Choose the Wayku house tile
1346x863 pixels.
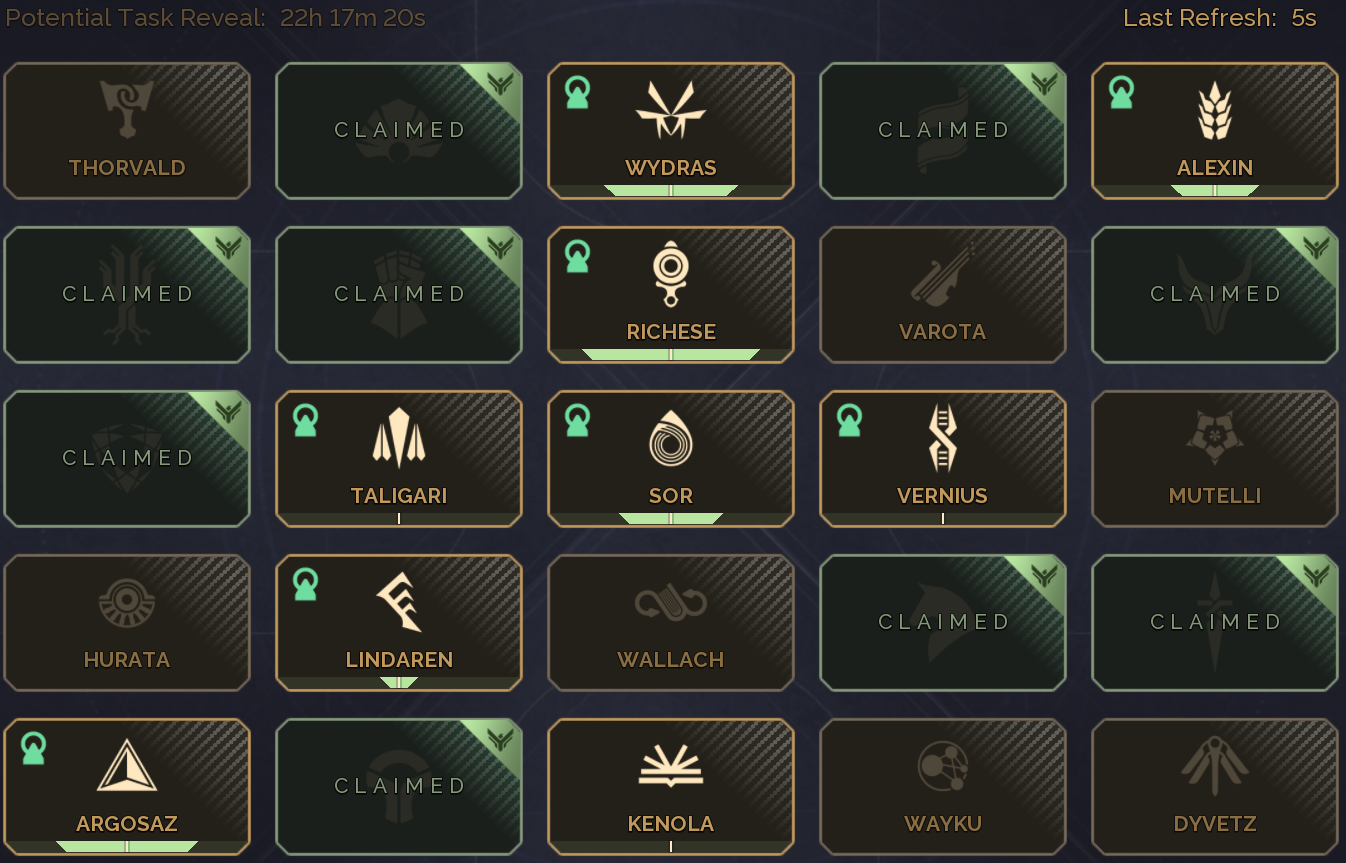[x=943, y=787]
